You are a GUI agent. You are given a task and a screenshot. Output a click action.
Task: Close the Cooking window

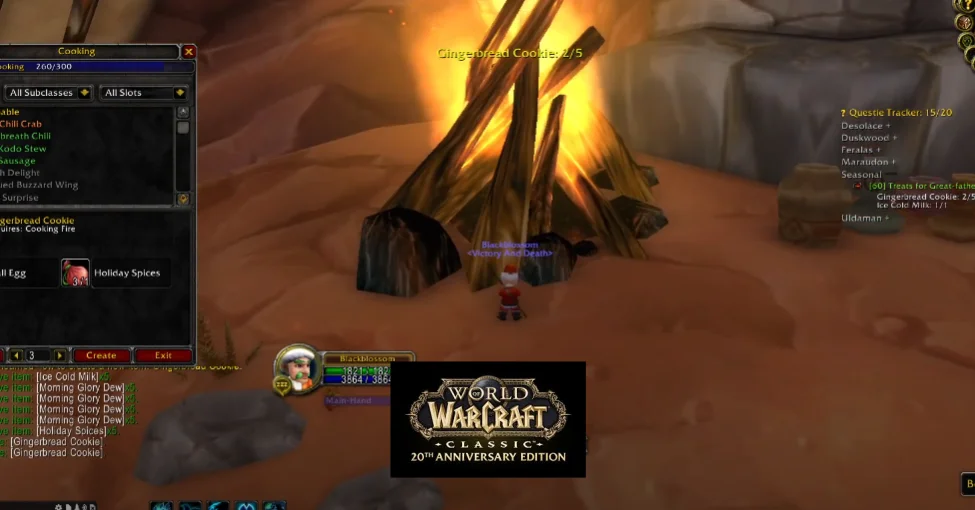(x=189, y=51)
